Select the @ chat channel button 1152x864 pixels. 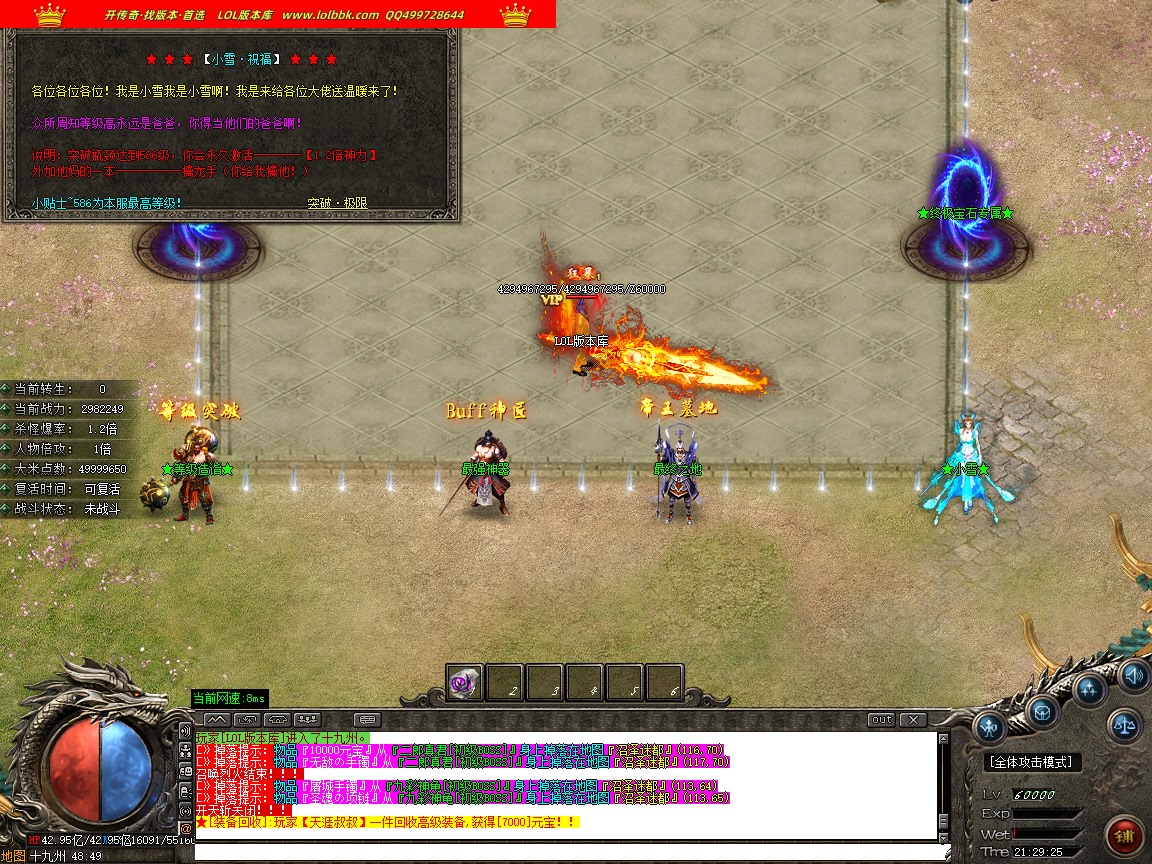(185, 828)
